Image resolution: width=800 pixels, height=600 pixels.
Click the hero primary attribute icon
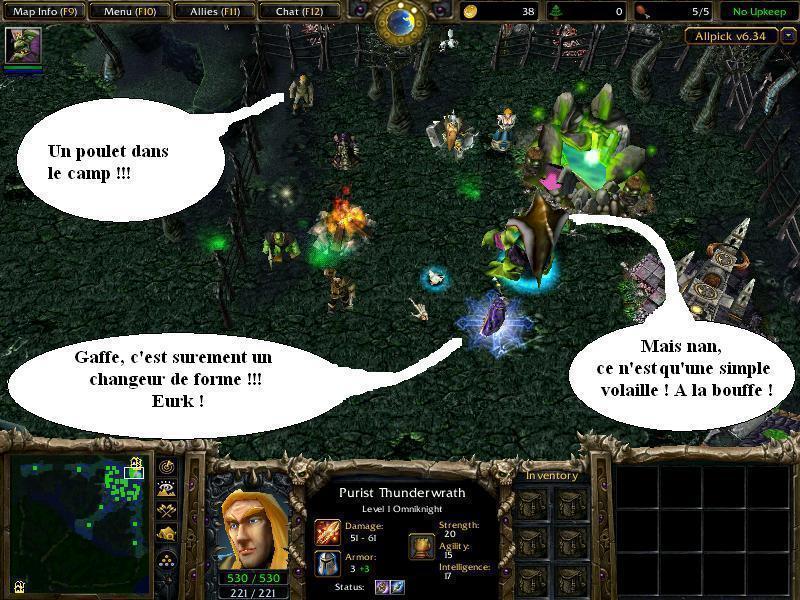pyautogui.click(x=421, y=546)
